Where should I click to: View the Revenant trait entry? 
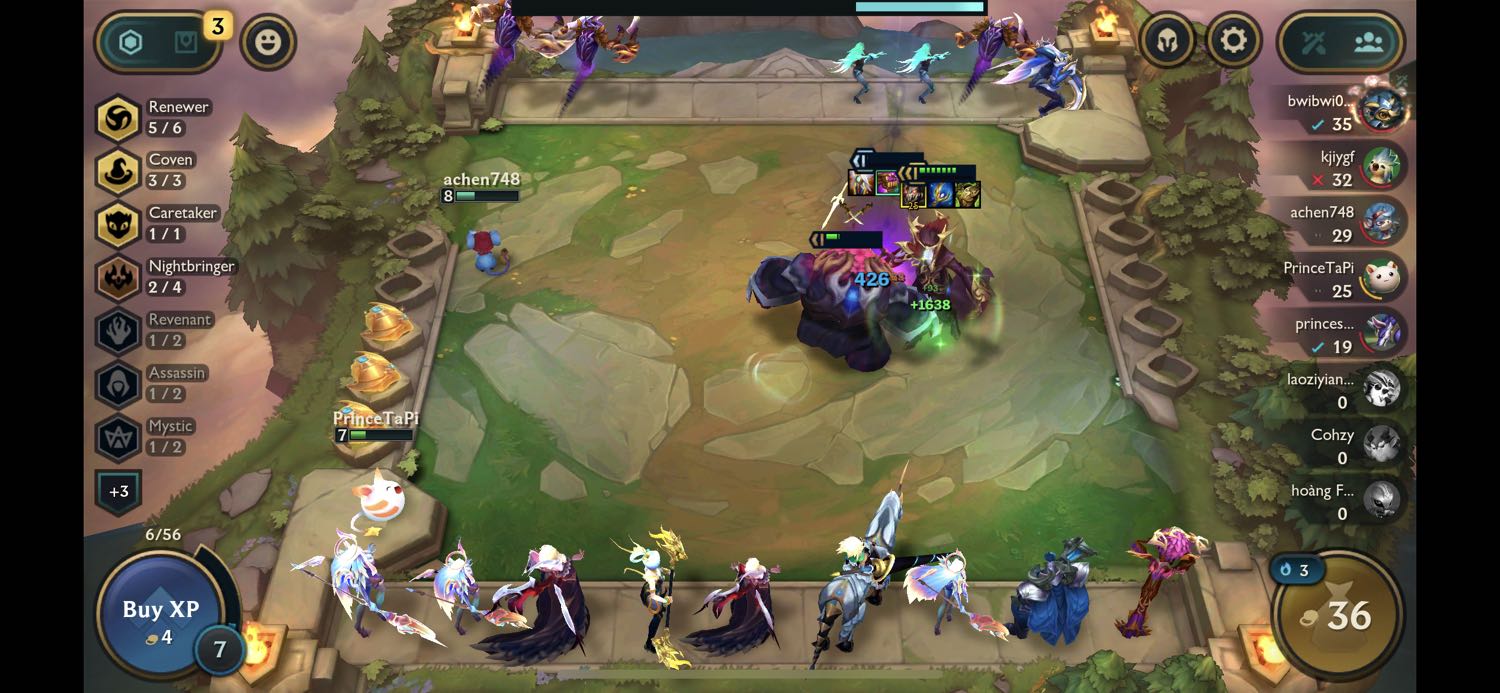[x=155, y=330]
